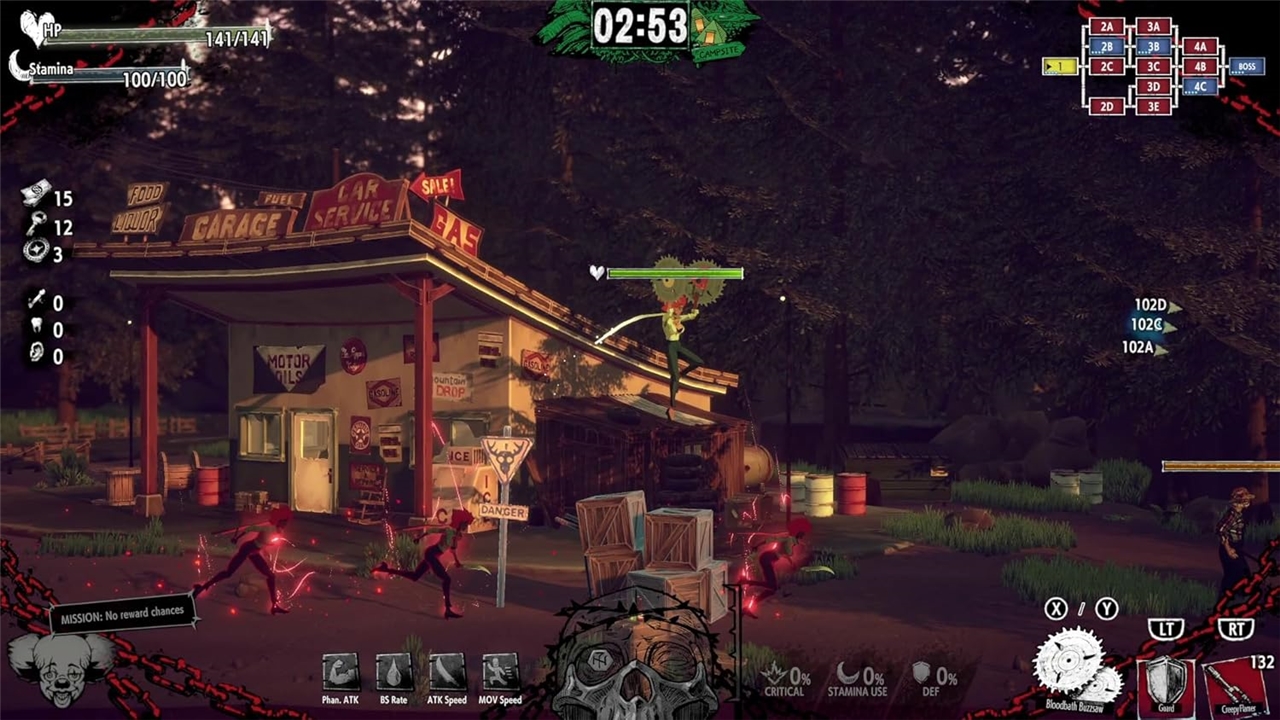Select the BS Rate droplet icon
1280x720 pixels.
(x=393, y=672)
